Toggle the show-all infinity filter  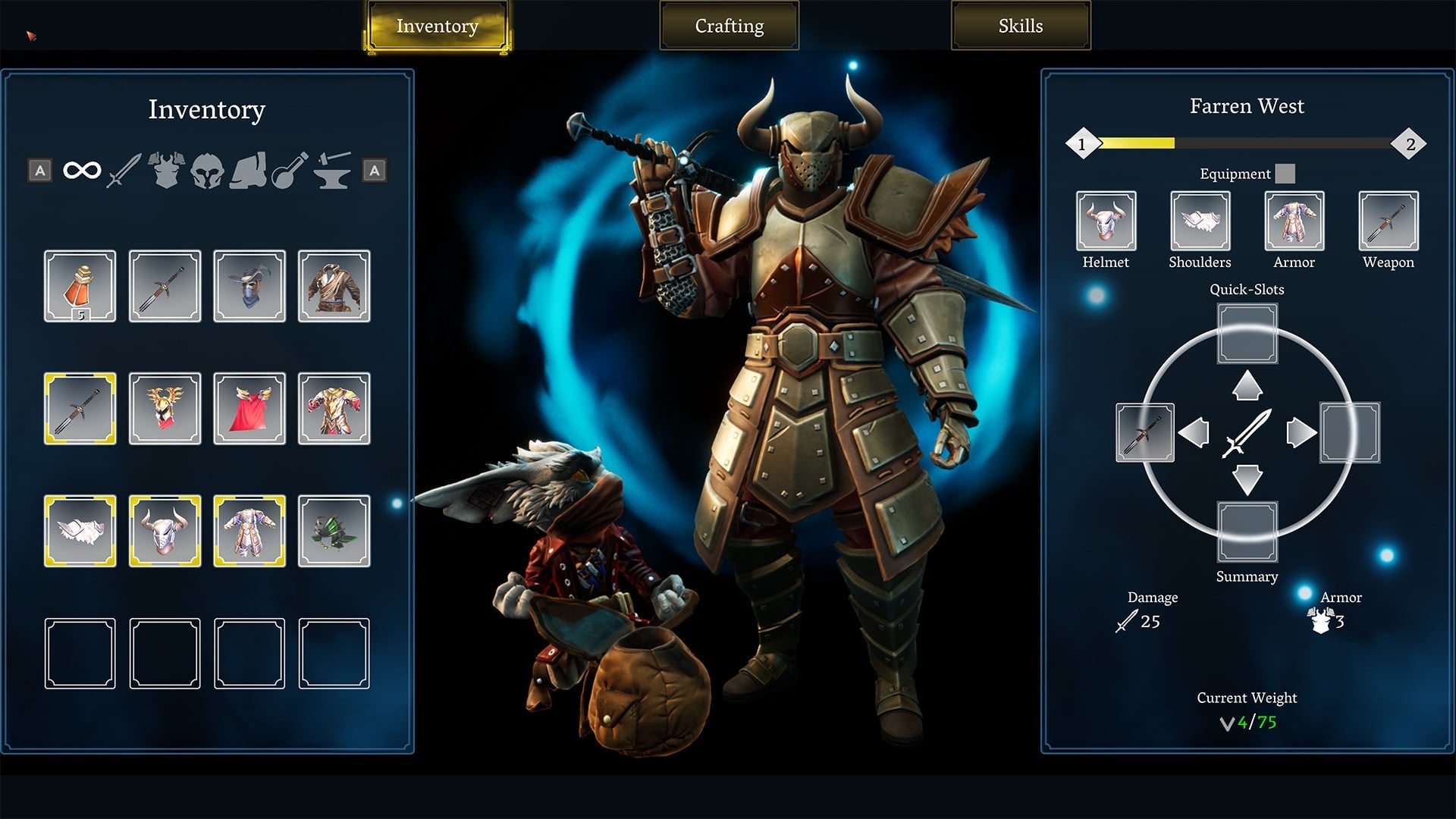coord(82,170)
